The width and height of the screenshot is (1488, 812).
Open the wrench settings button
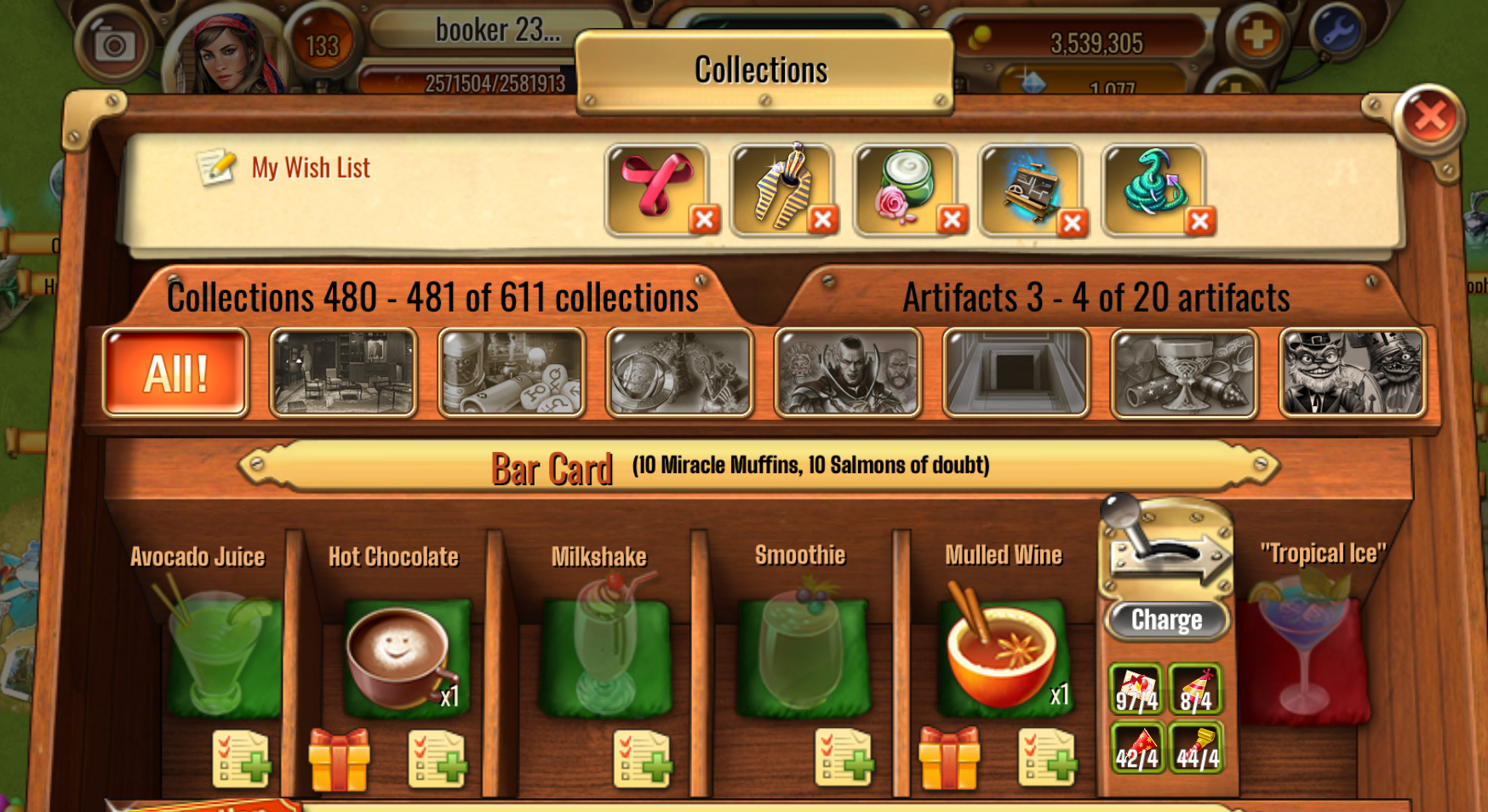point(1337,31)
